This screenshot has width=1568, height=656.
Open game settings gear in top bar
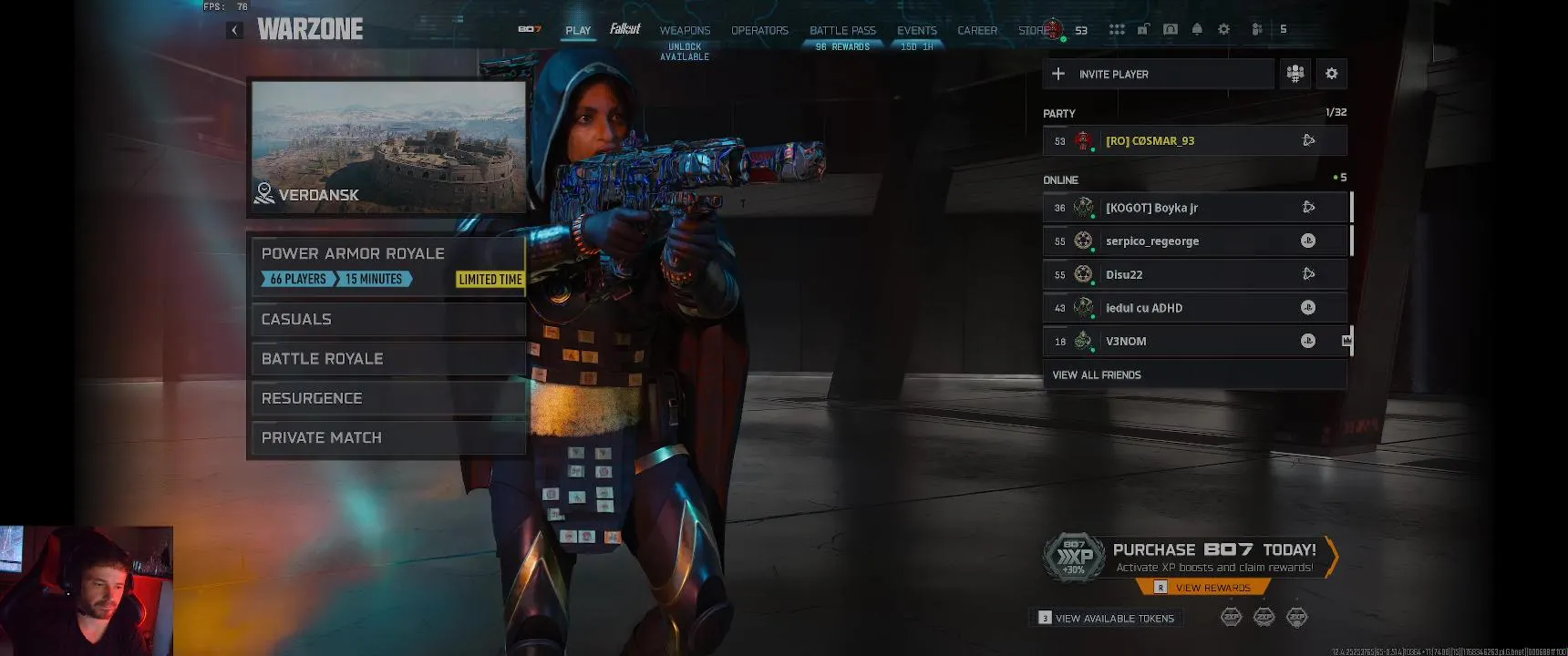(1224, 29)
